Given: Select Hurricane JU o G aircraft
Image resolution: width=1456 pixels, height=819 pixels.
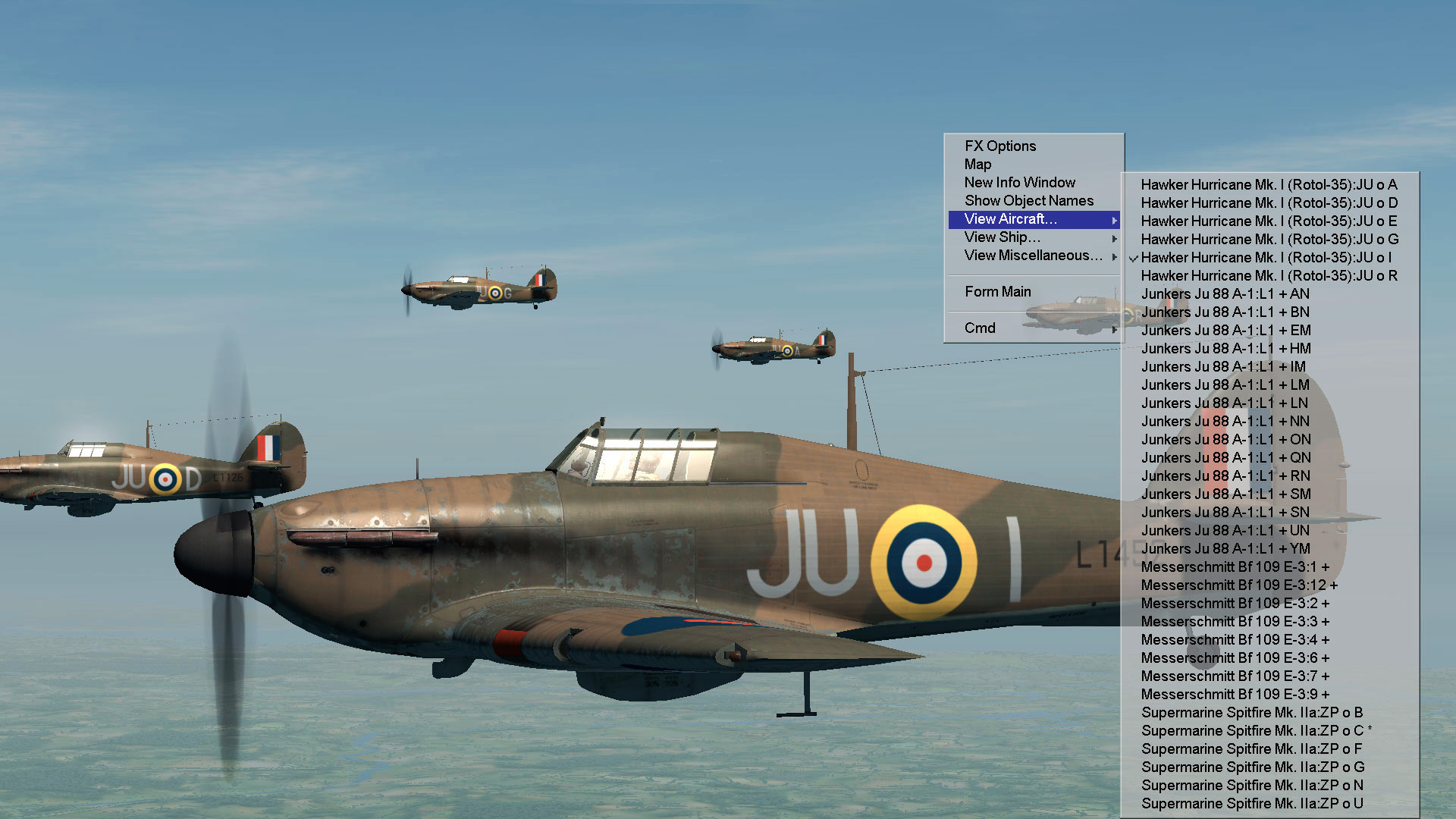Looking at the screenshot, I should [x=1268, y=240].
